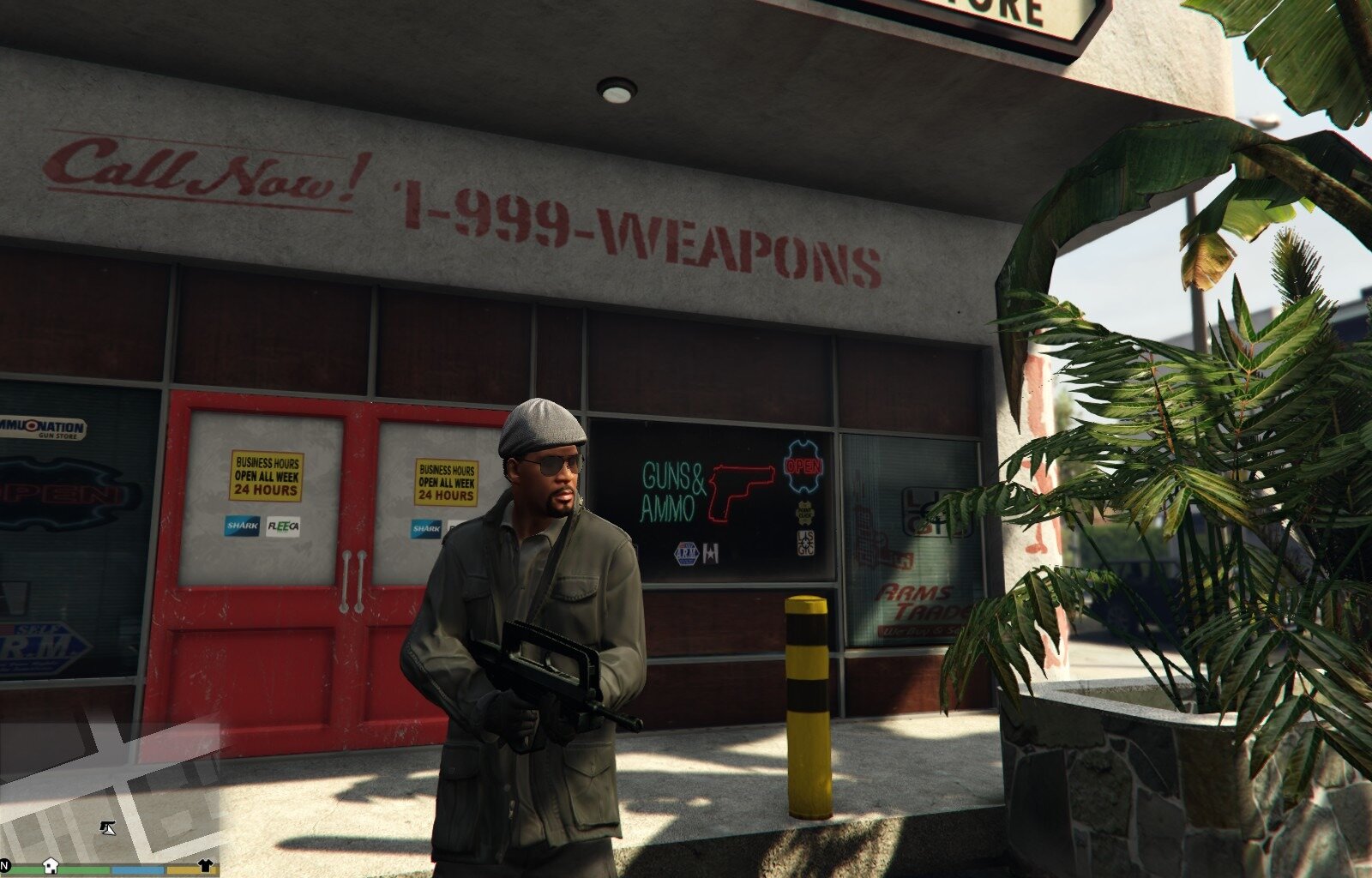1372x878 pixels.
Task: Click the safehouse house blip
Action: (51, 865)
